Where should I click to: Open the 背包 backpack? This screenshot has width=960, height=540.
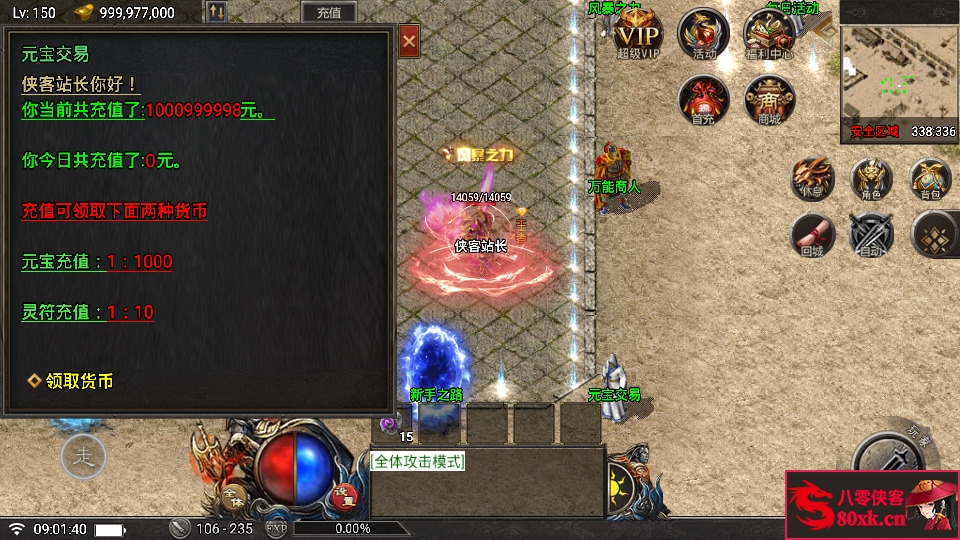pyautogui.click(x=931, y=178)
